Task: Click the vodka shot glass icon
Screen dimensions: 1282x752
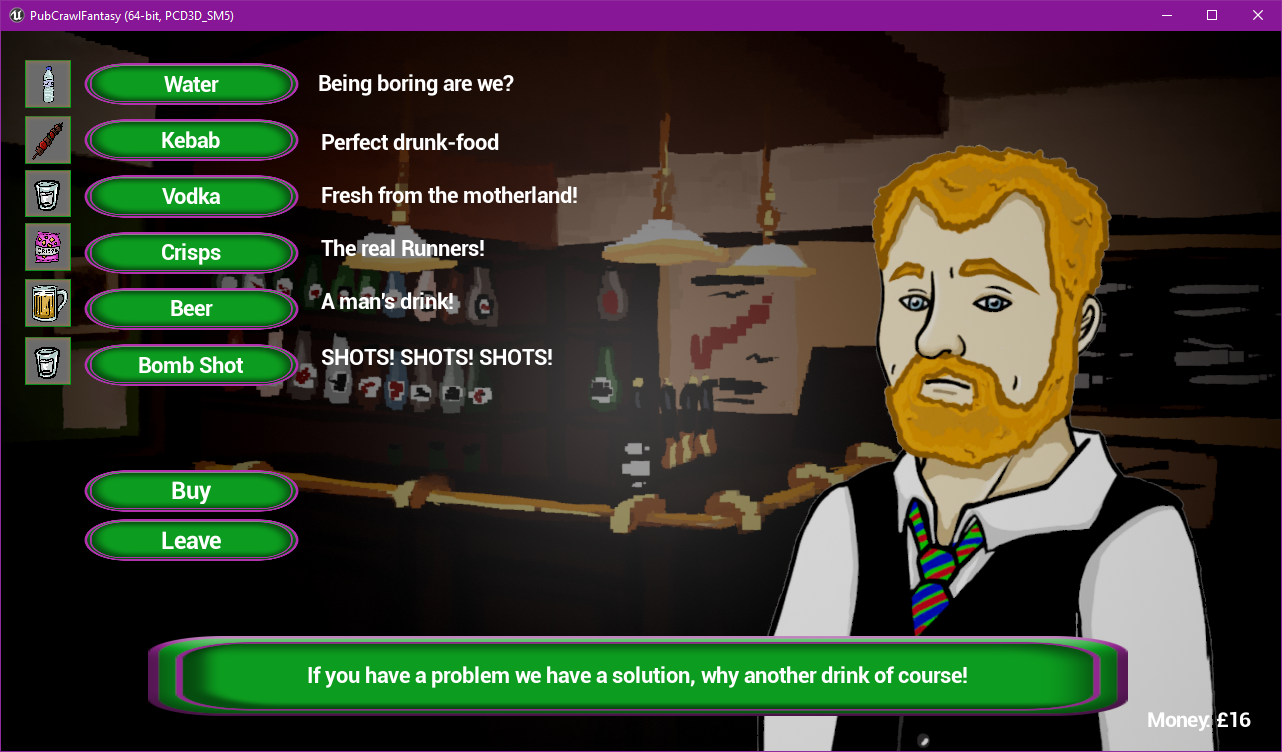Action: click(x=47, y=193)
